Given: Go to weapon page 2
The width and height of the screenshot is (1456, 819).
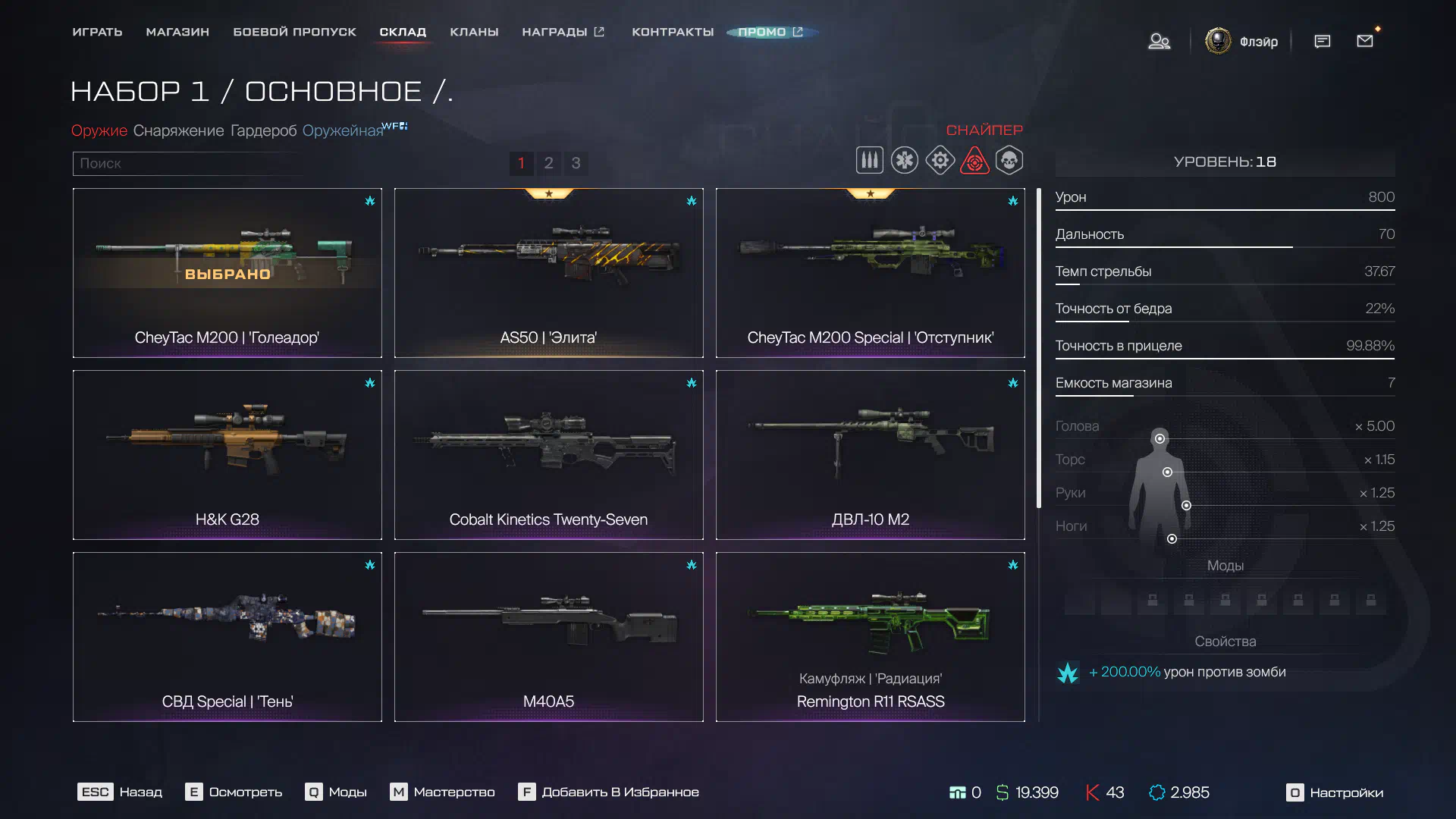Looking at the screenshot, I should coord(548,163).
